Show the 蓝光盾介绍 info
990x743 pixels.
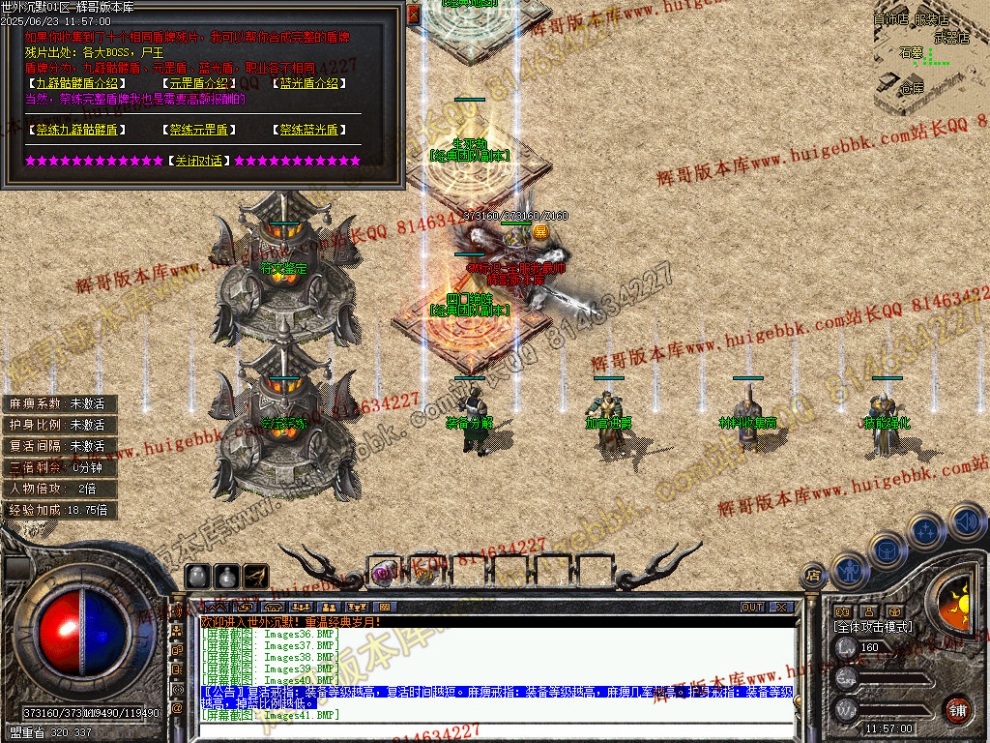(309, 84)
